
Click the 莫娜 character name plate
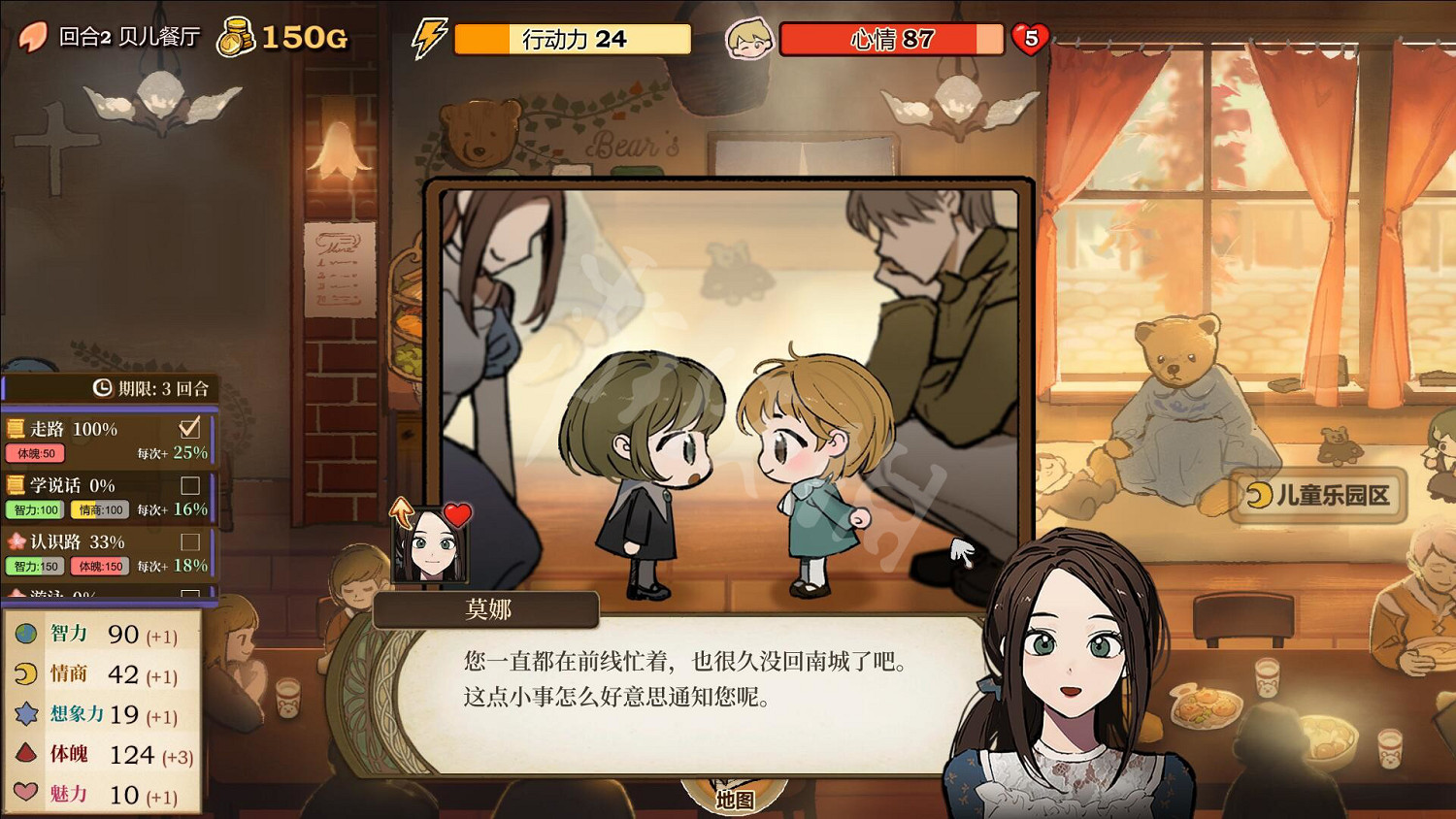click(x=485, y=609)
